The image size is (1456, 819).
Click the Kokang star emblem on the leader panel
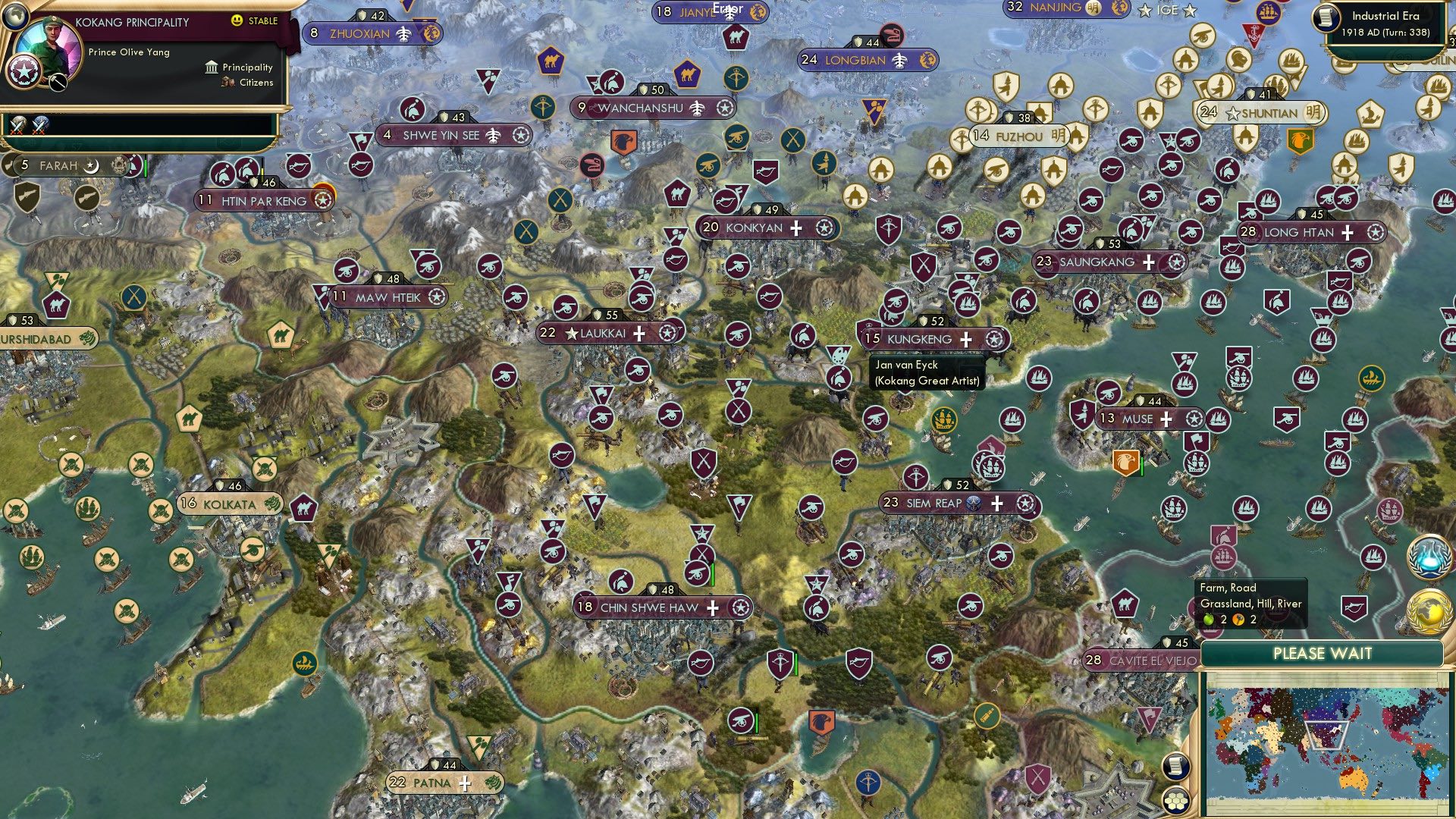click(x=24, y=73)
